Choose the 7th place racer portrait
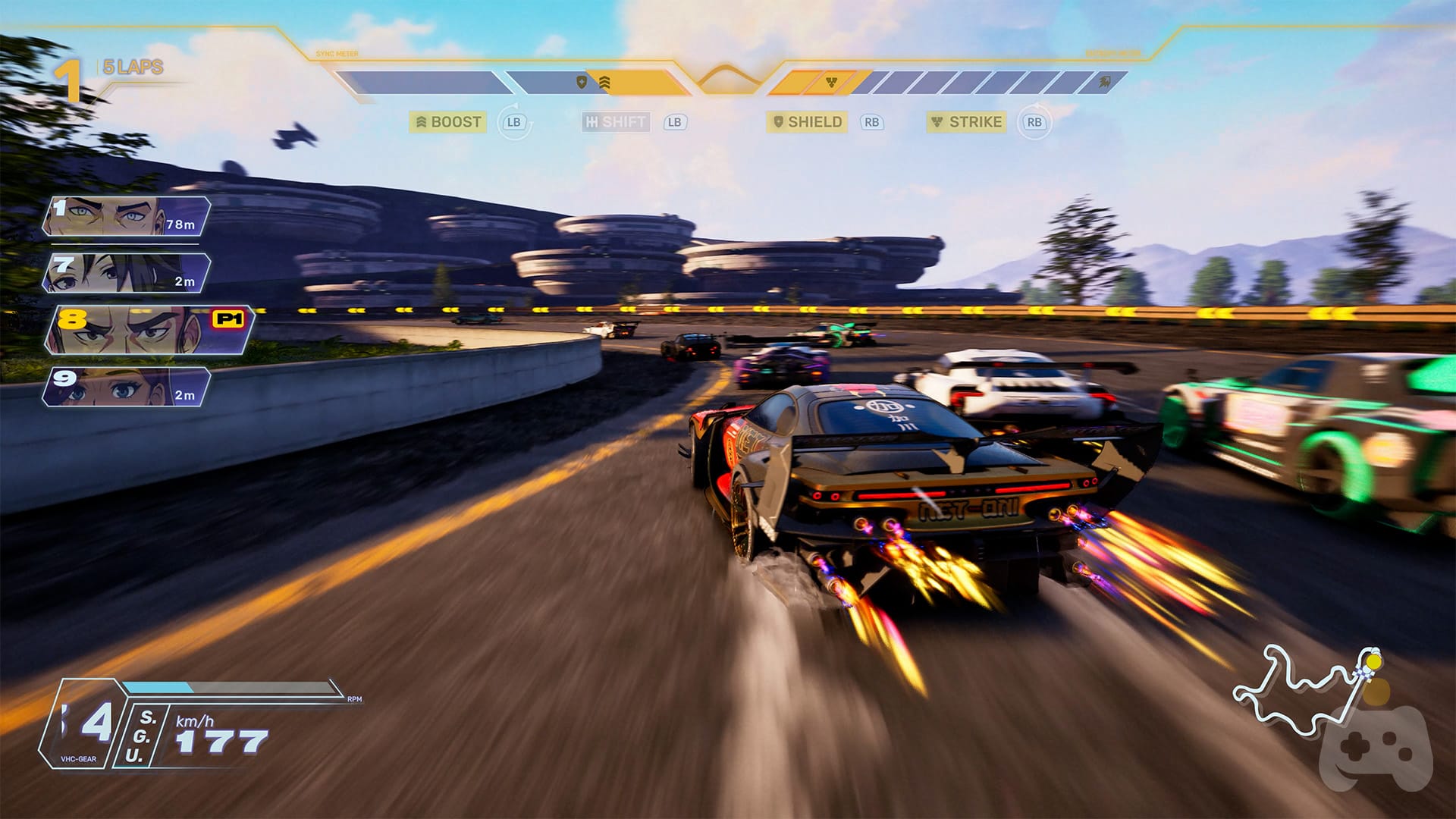Viewport: 1456px width, 819px height. 127,273
